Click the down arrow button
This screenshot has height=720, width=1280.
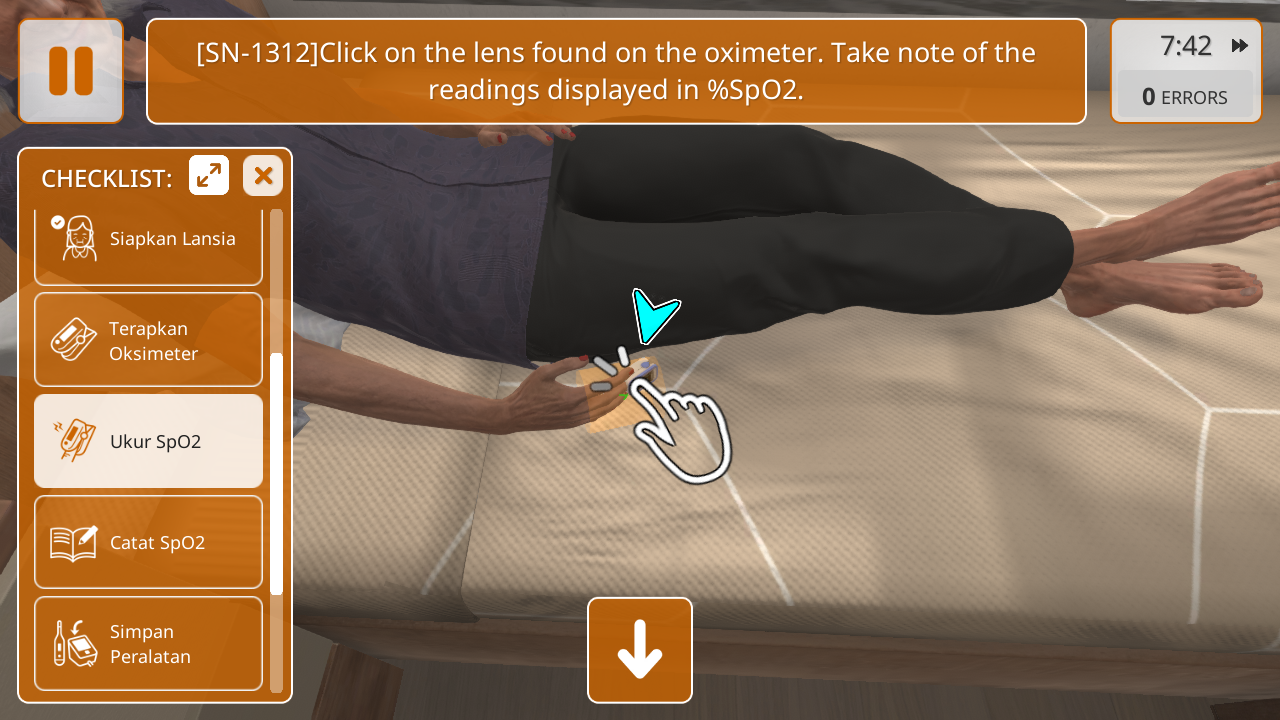pyautogui.click(x=640, y=650)
